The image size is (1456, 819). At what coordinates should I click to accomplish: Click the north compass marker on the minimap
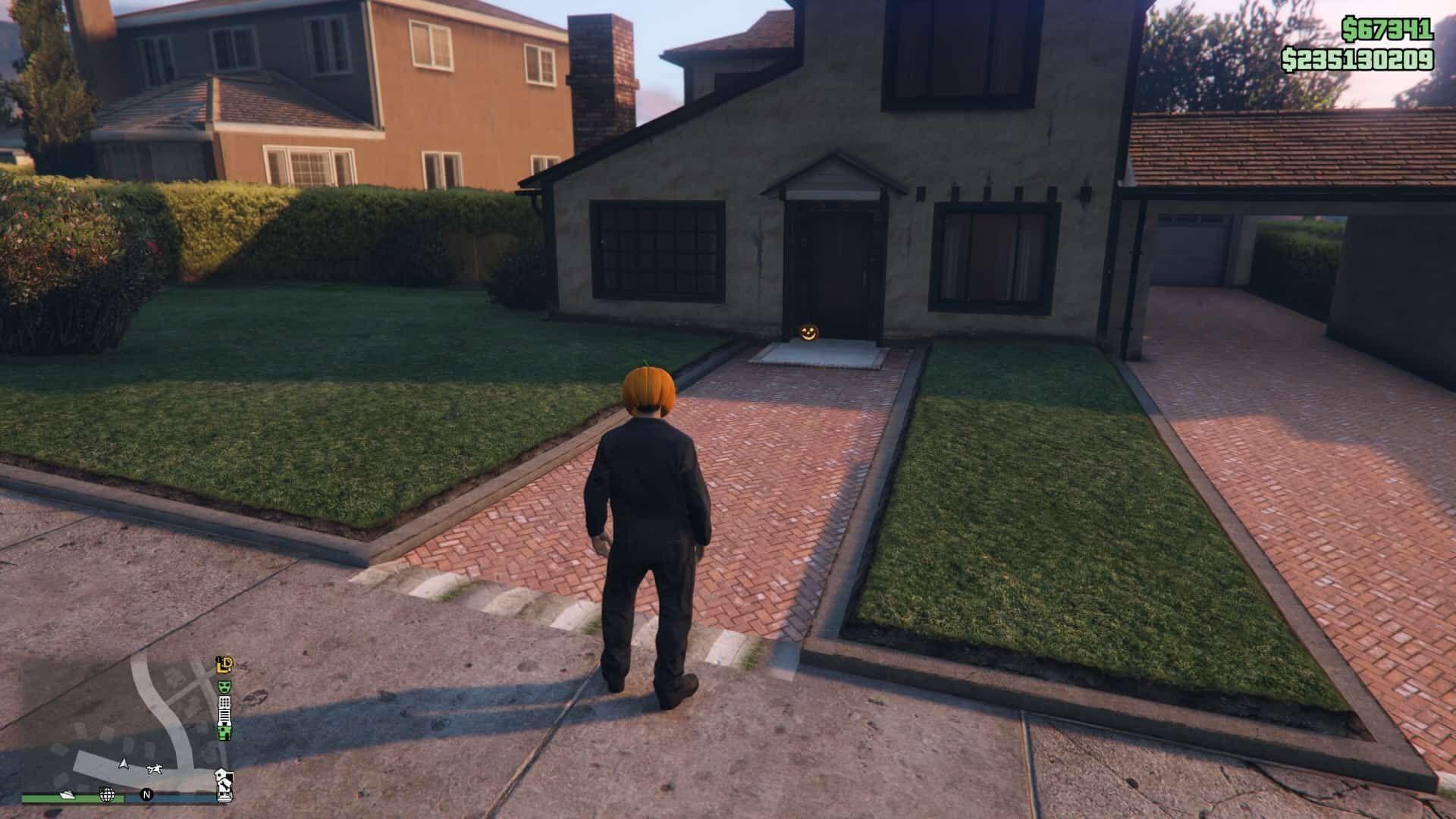(x=147, y=795)
